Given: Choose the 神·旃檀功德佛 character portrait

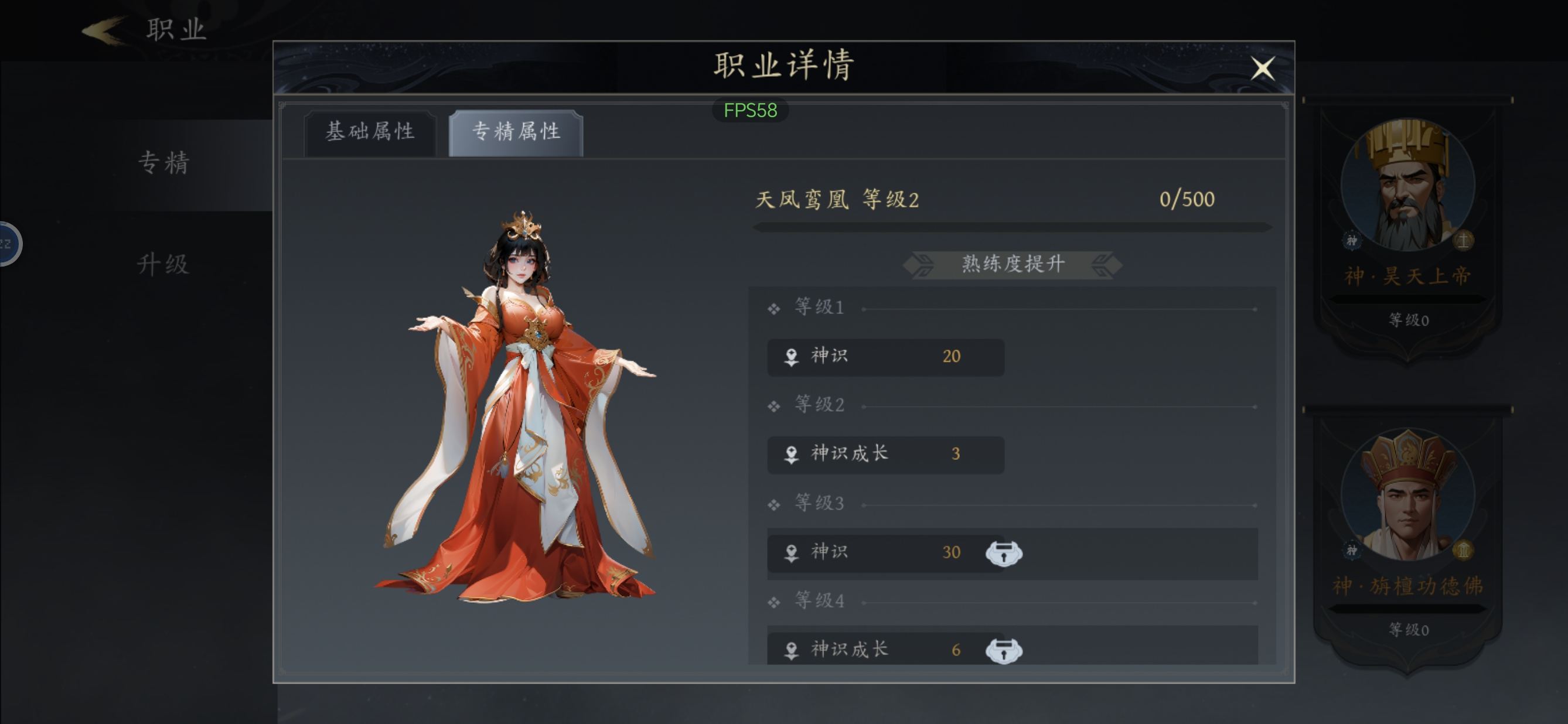Looking at the screenshot, I should tap(1407, 494).
